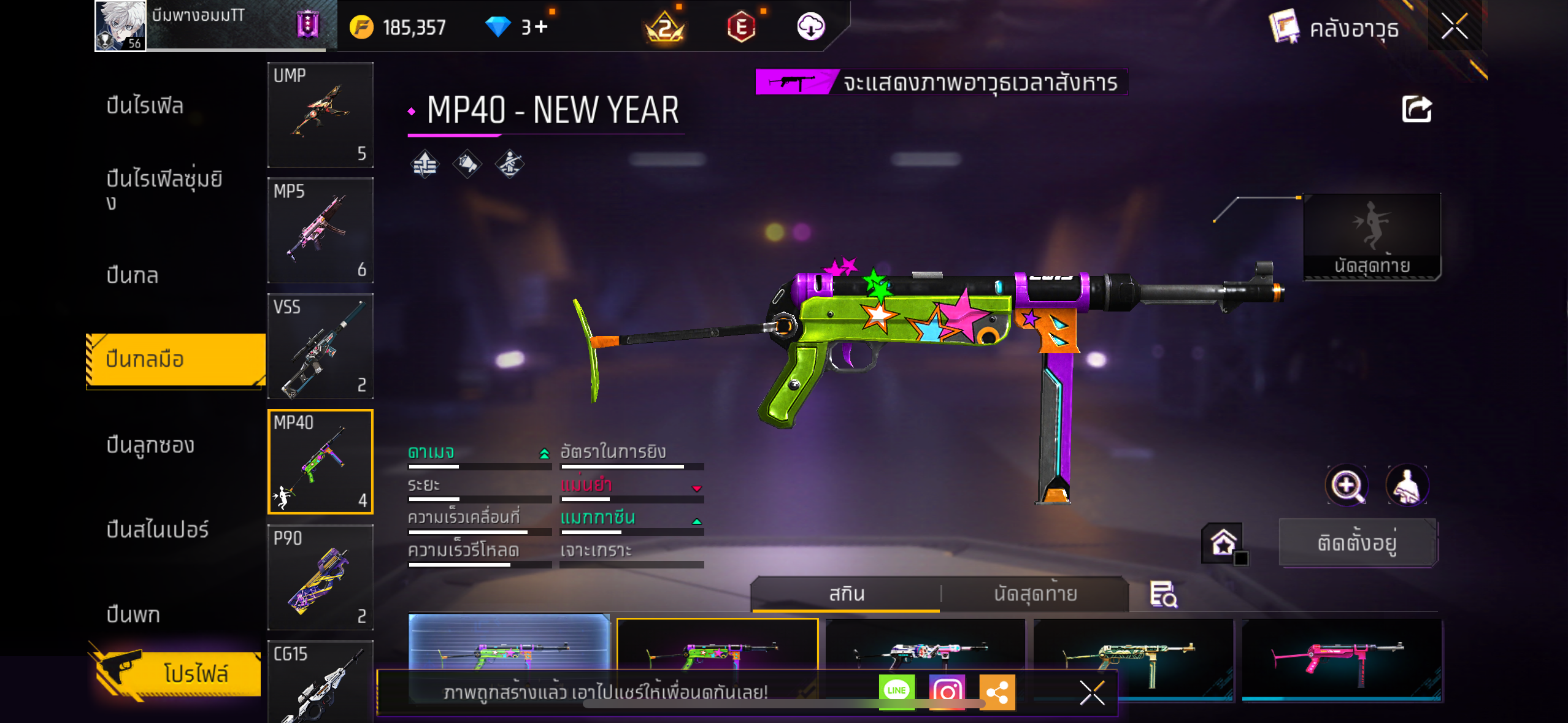Click the share arrow icon

pyautogui.click(x=1416, y=110)
